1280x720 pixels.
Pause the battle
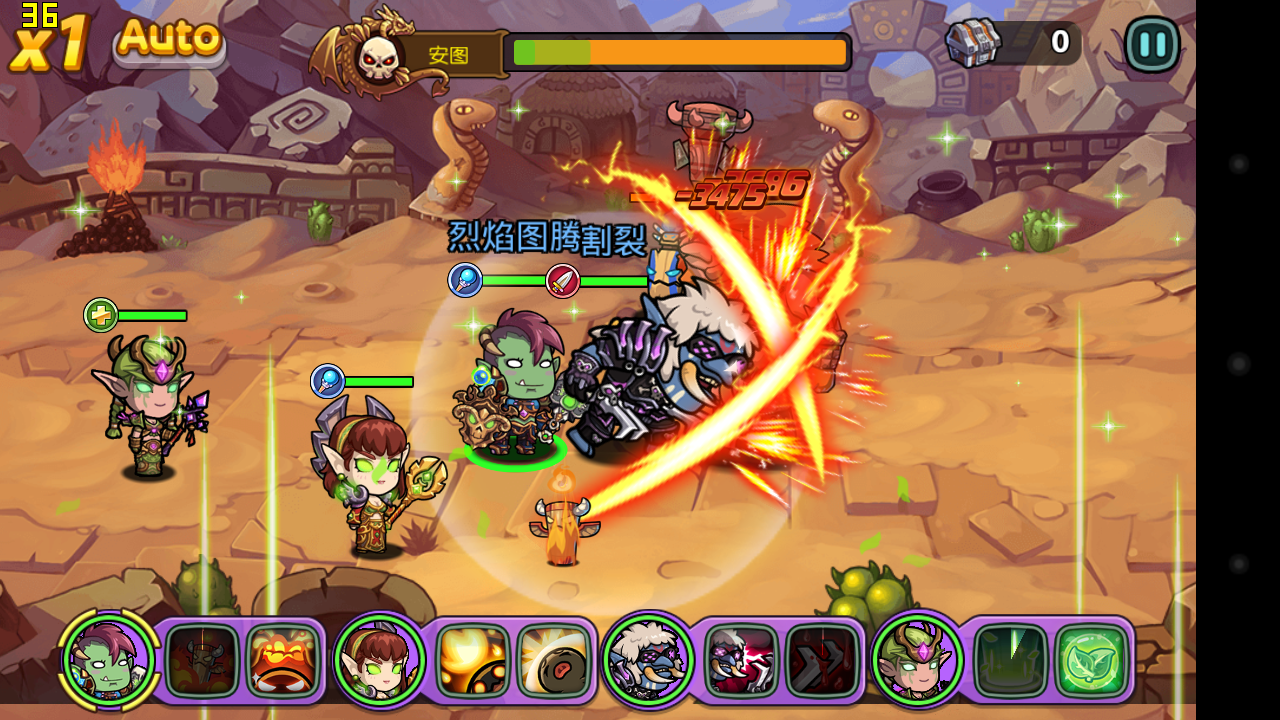coord(1152,44)
